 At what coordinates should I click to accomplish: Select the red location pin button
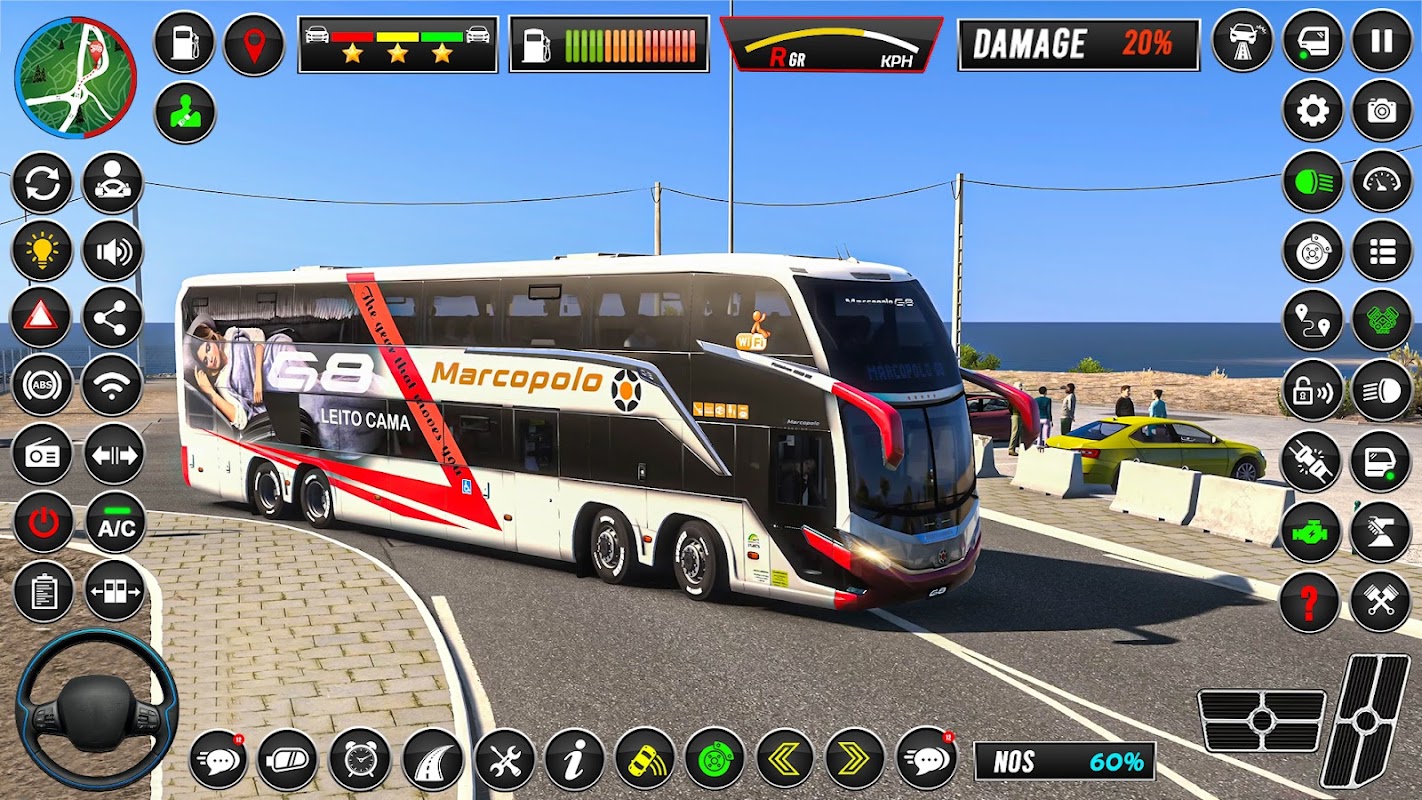(254, 43)
